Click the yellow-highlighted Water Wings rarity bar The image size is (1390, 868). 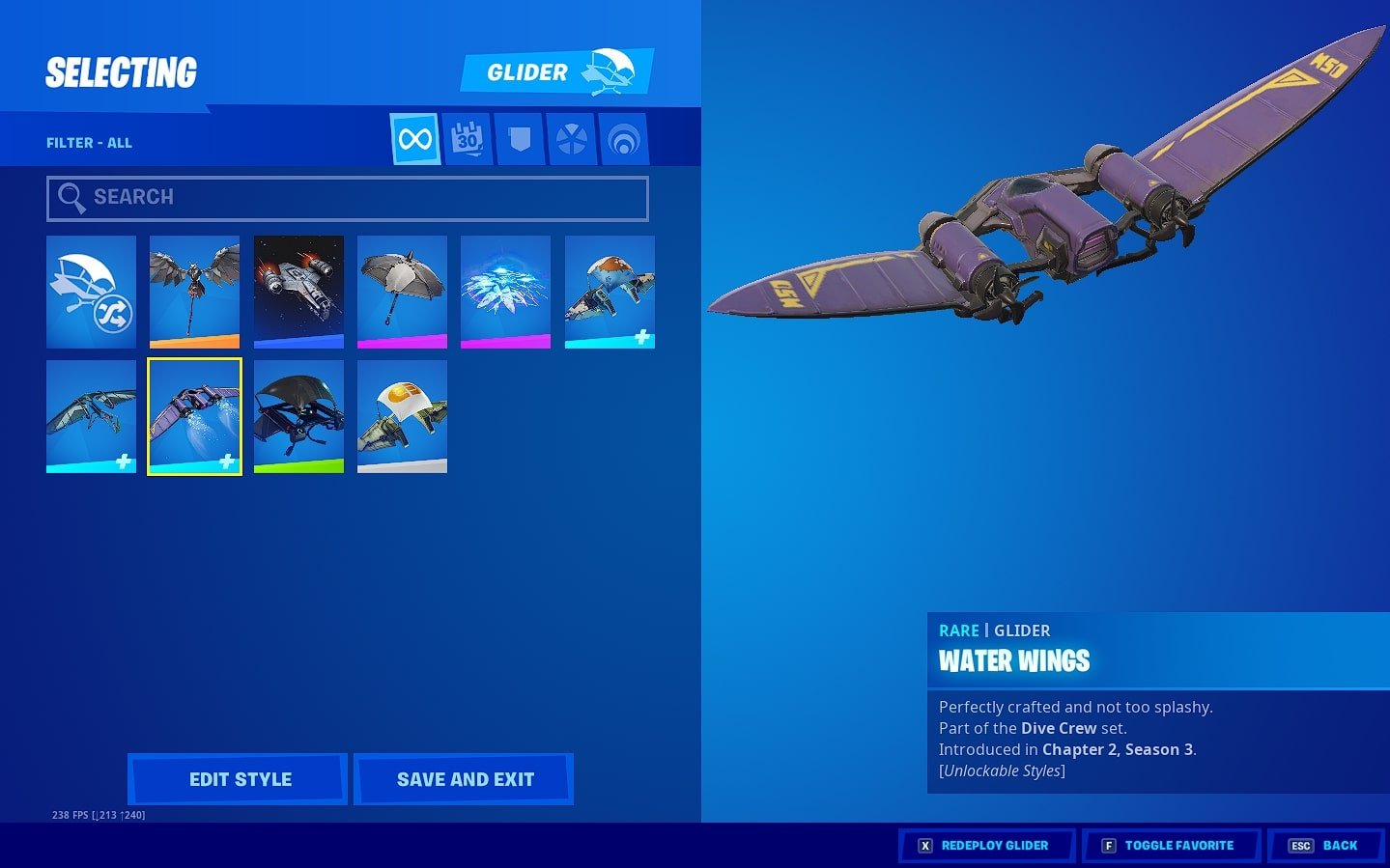(194, 469)
